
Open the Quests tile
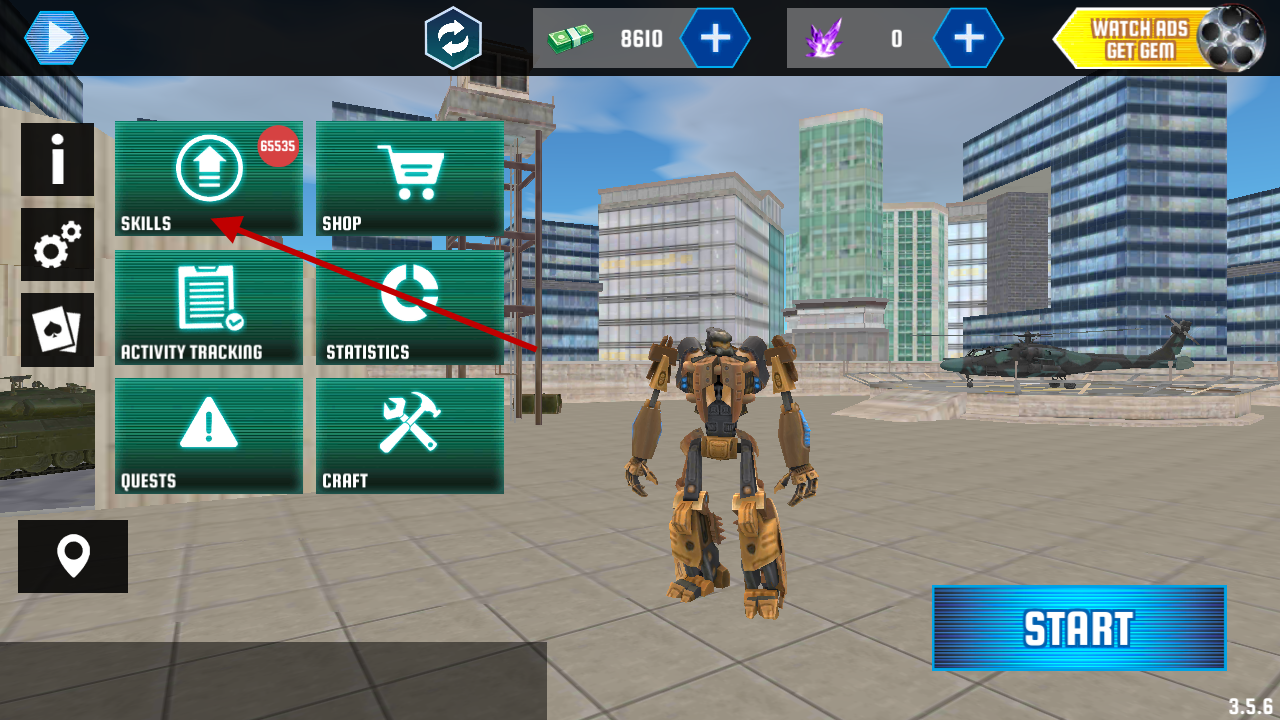208,435
